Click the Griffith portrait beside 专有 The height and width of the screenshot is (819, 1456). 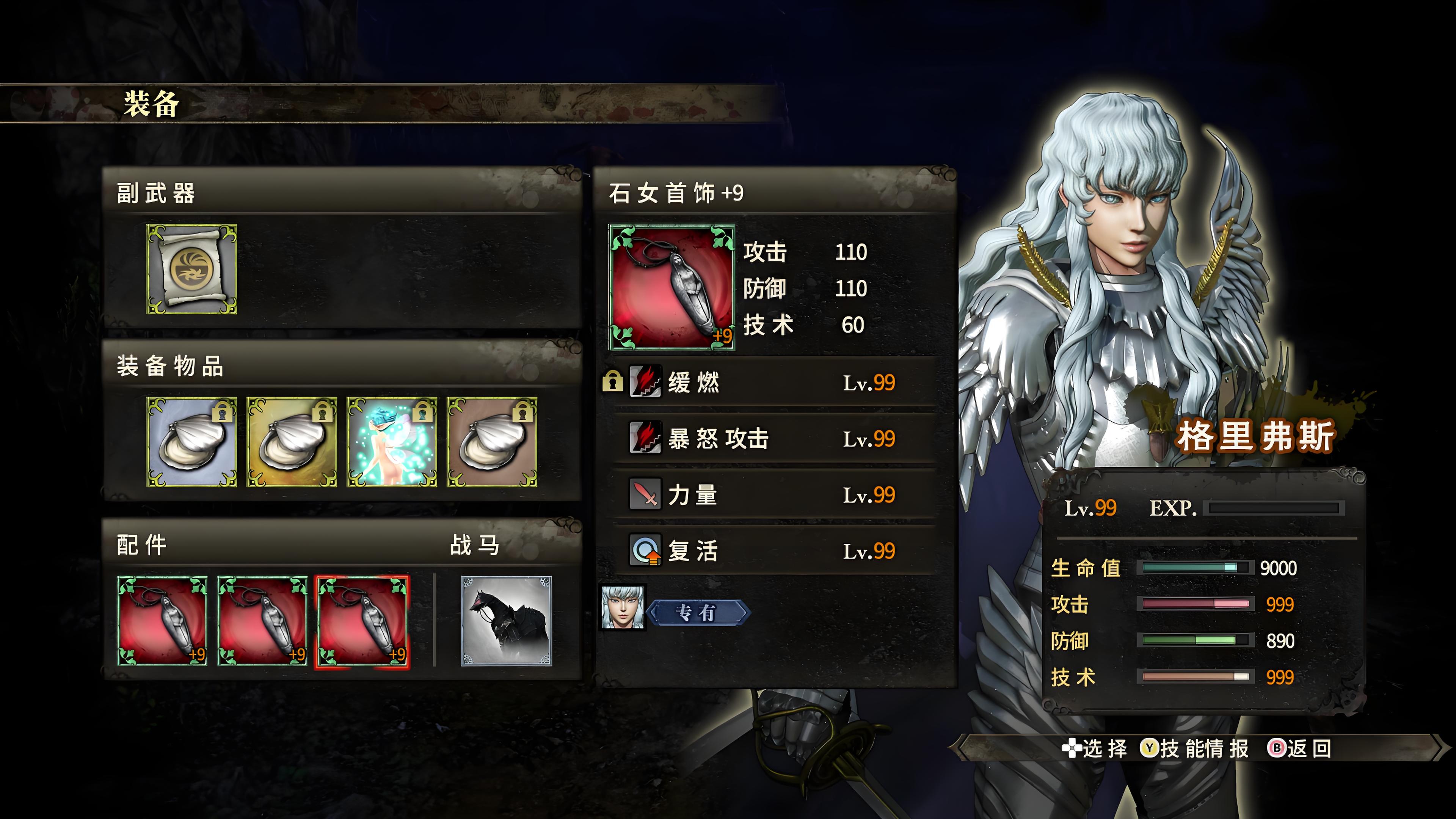622,607
